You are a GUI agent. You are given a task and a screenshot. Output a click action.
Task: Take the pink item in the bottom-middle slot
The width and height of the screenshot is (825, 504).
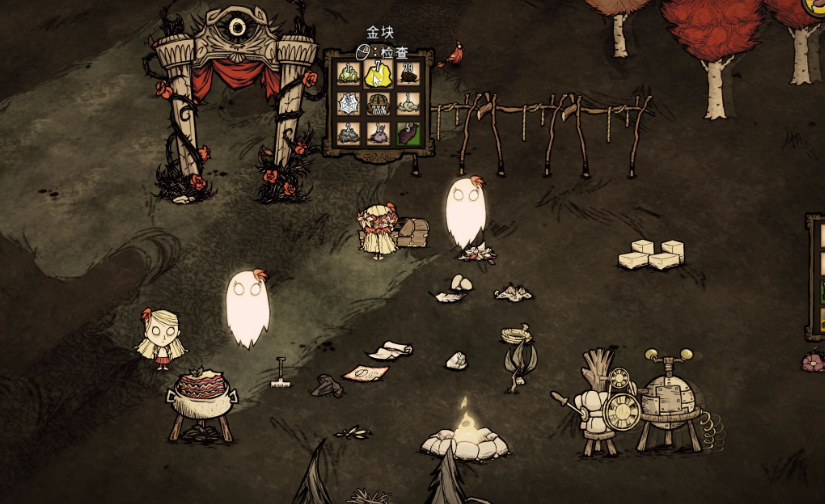(379, 132)
